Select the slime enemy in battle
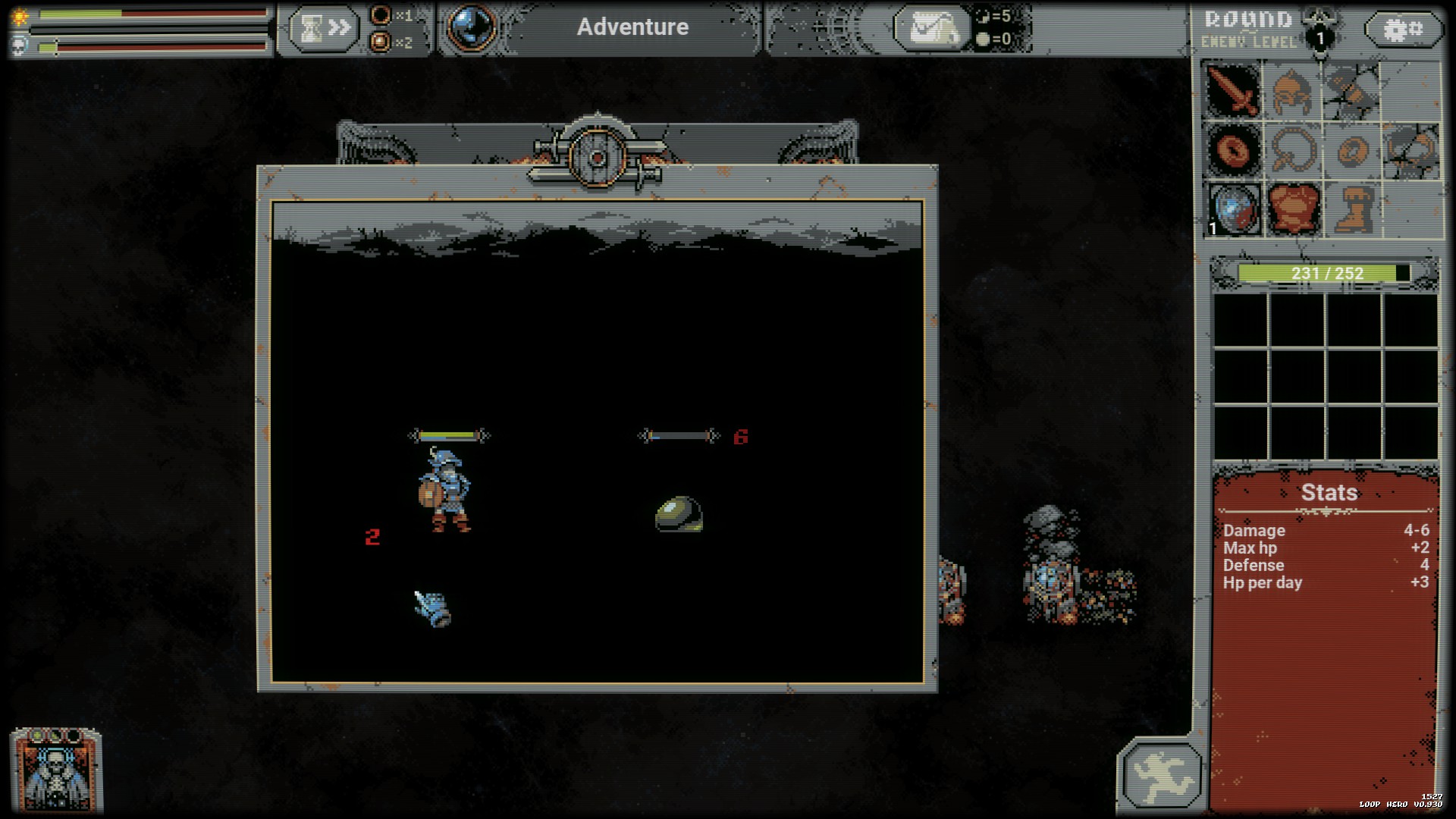Screen dimensions: 1456x819 677,514
